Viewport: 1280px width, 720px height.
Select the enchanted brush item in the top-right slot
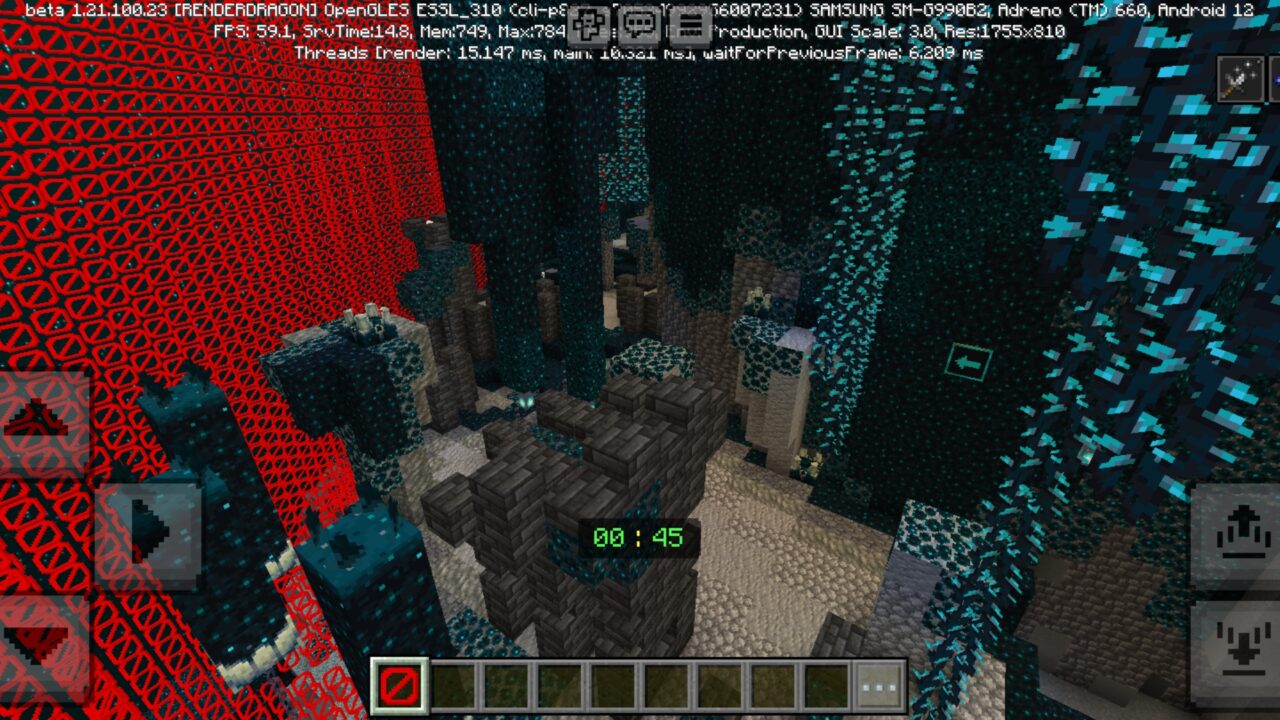[1240, 78]
